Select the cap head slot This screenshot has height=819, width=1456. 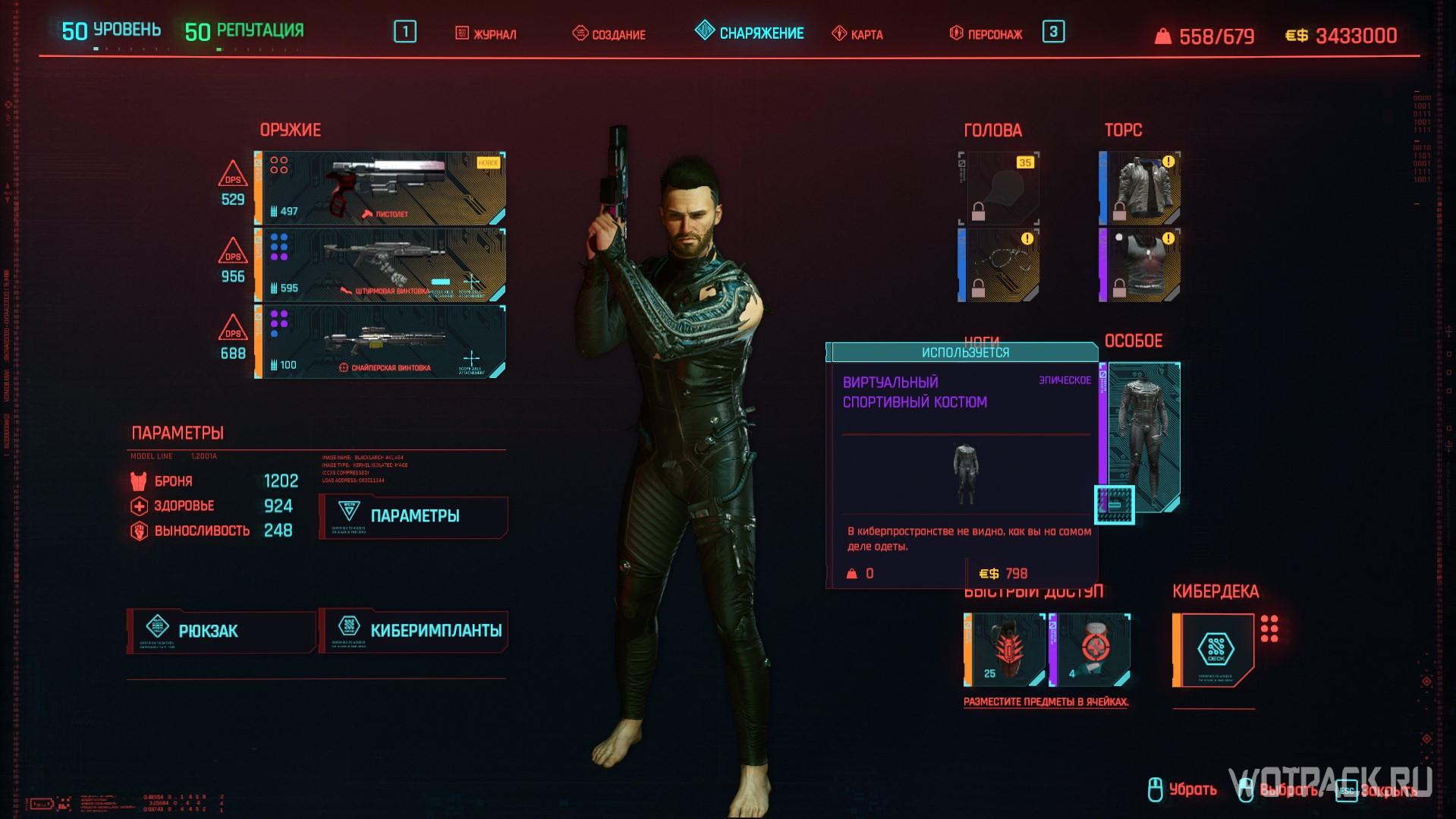[x=998, y=188]
